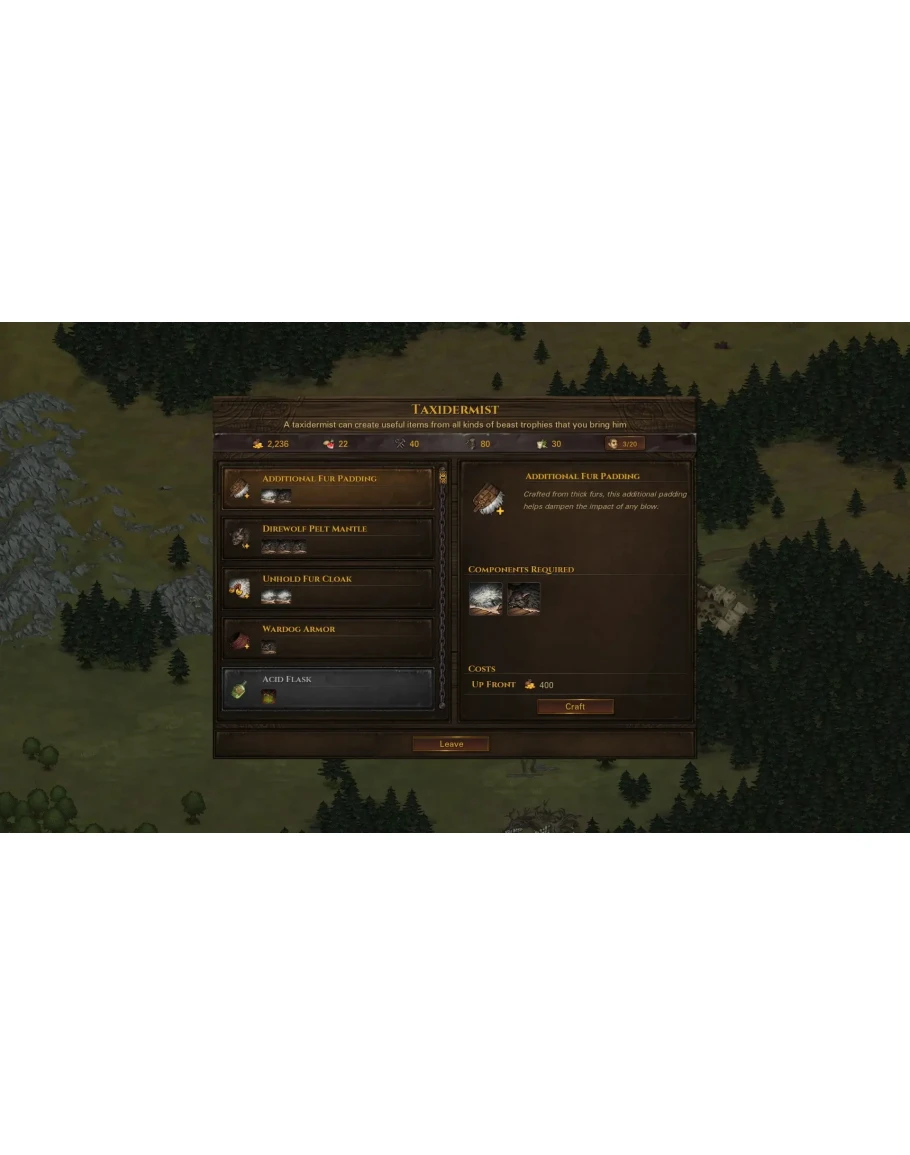Screen dimensions: 910x1155
Task: Open the Wardog Armor recipe
Action: tap(328, 638)
